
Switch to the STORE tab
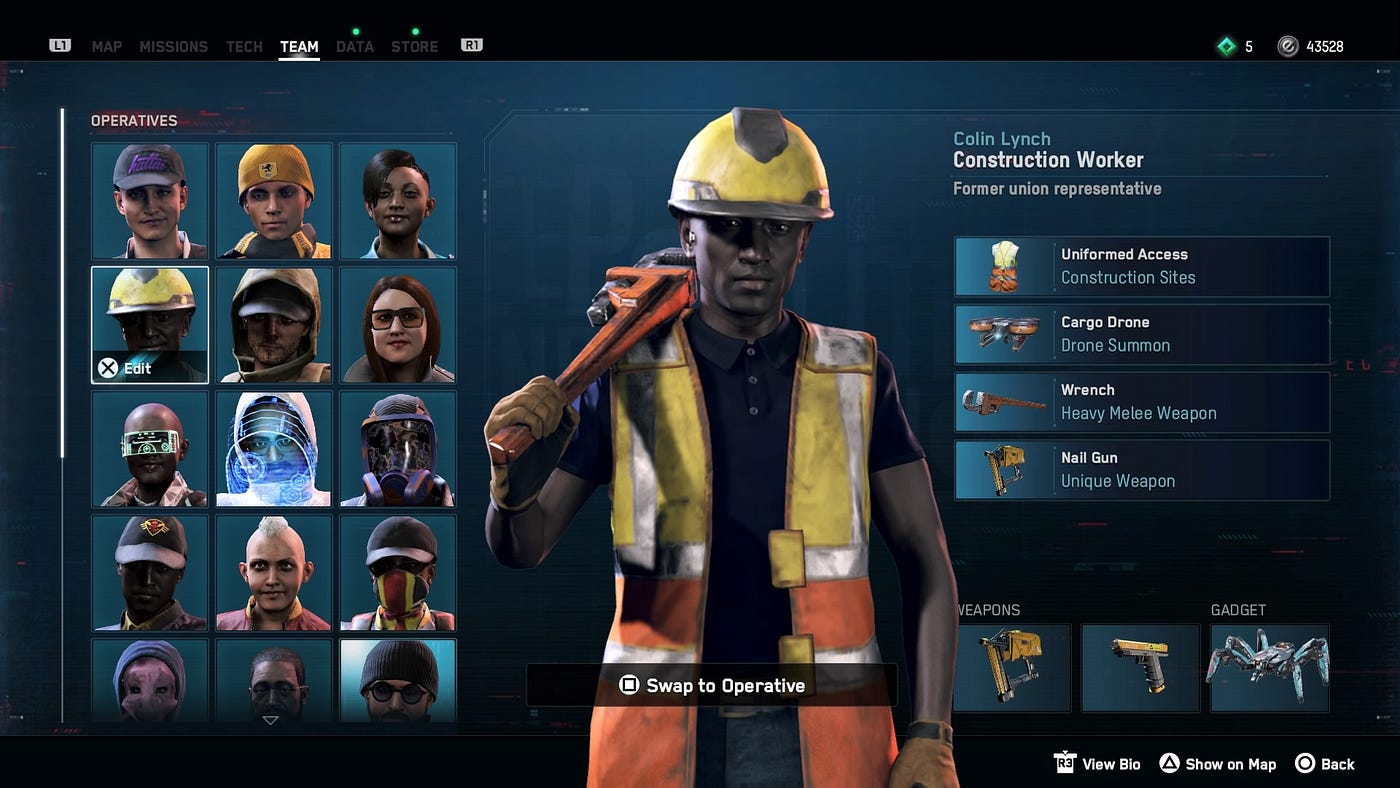[x=414, y=47]
